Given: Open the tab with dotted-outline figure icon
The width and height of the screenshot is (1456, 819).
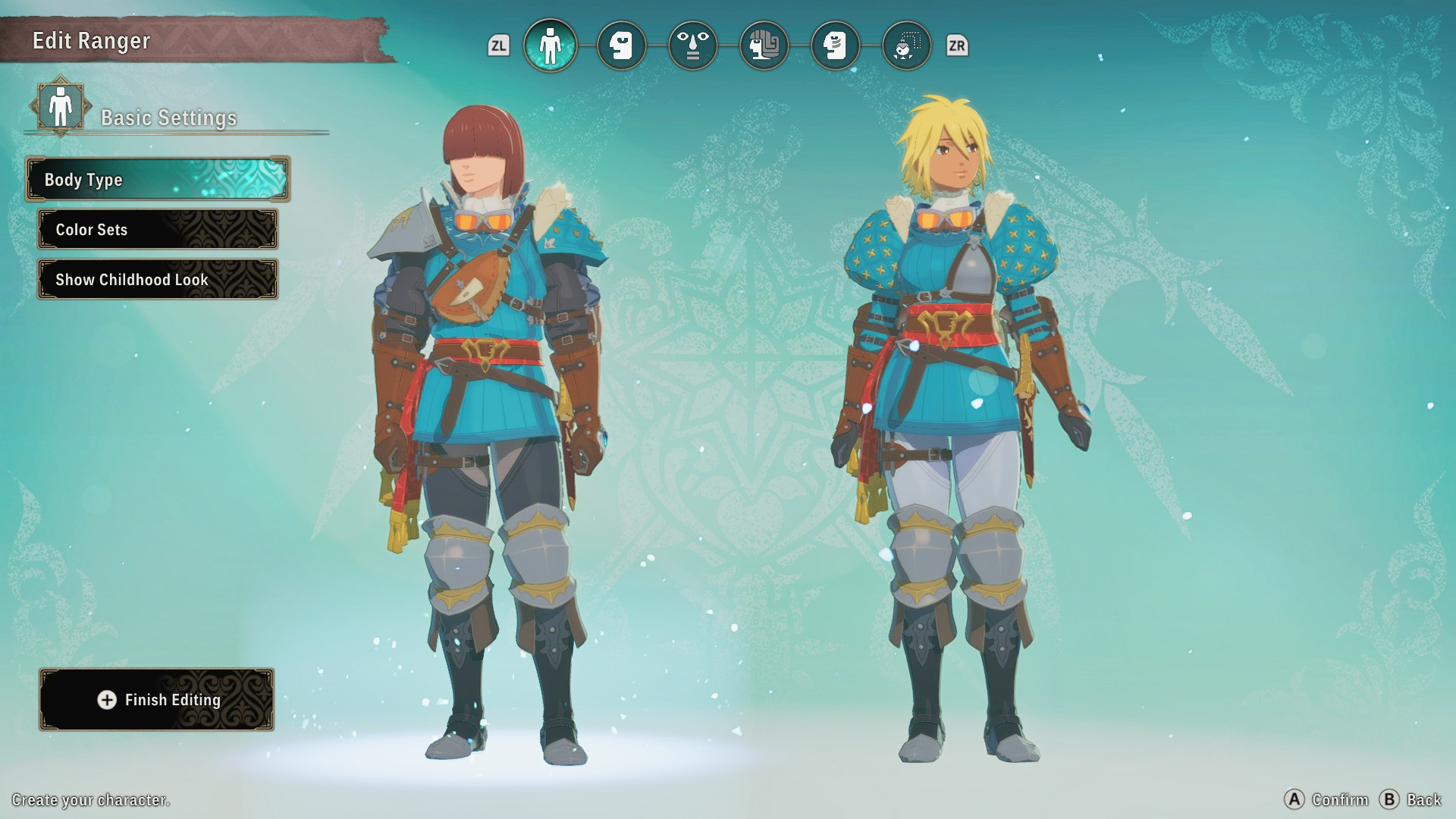Looking at the screenshot, I should (906, 45).
